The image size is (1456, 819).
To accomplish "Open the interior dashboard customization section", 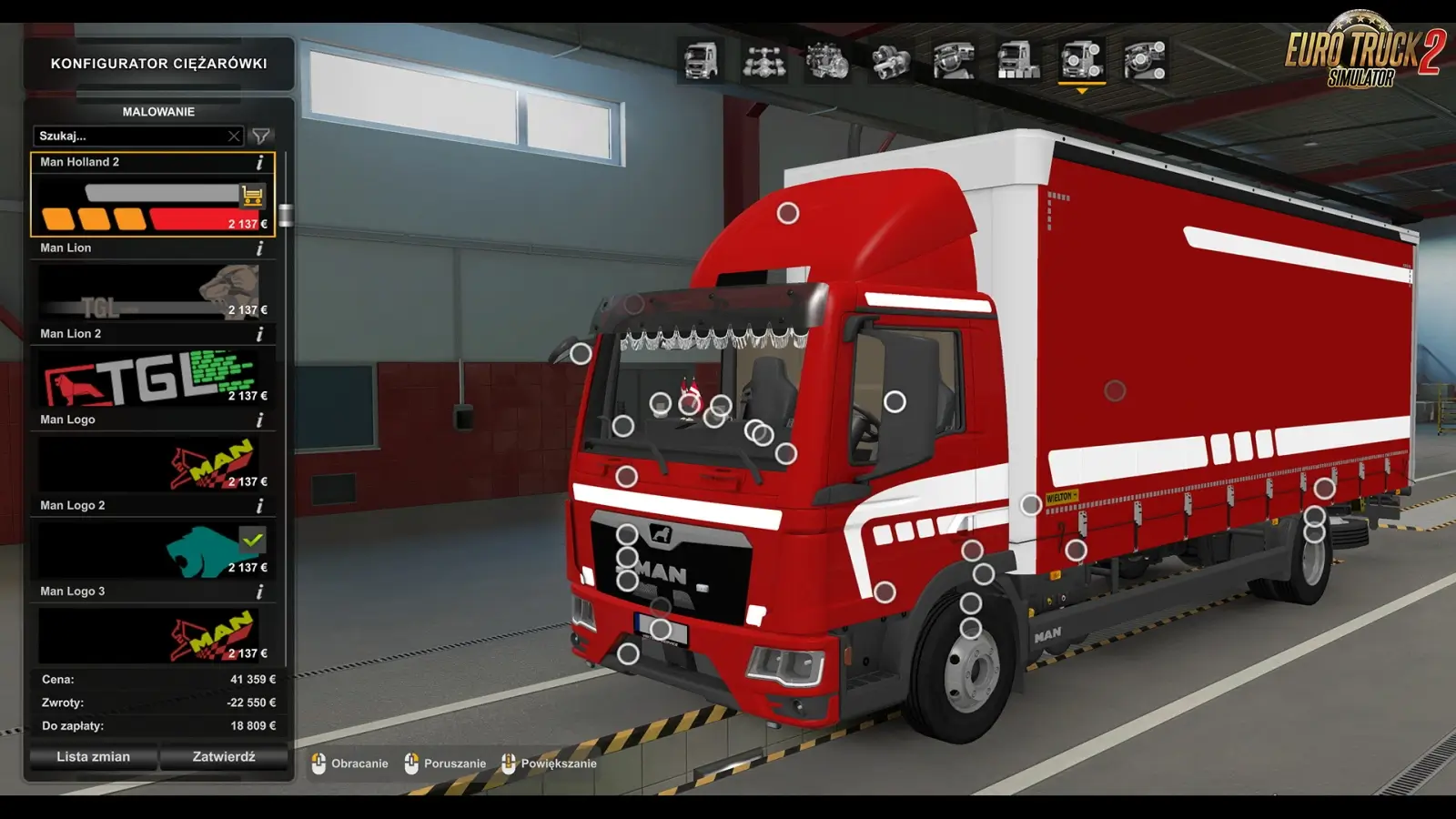I will point(952,58).
